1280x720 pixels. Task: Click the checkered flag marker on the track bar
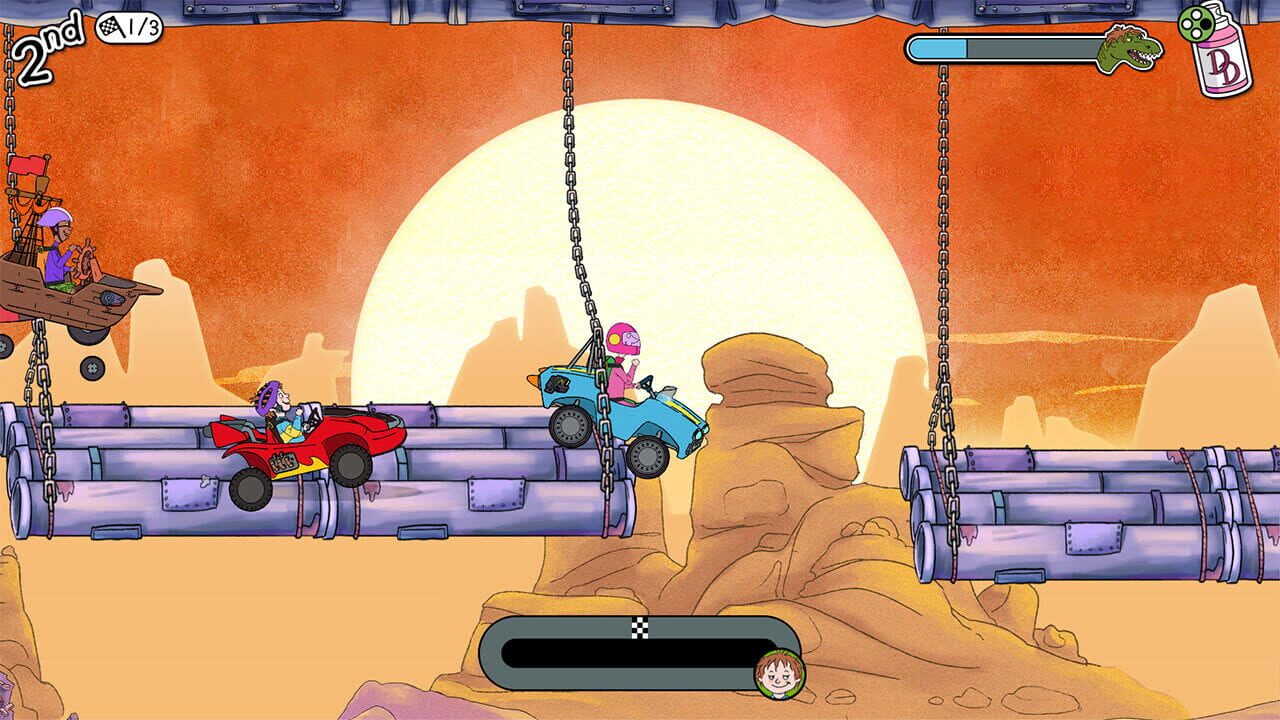(x=640, y=629)
